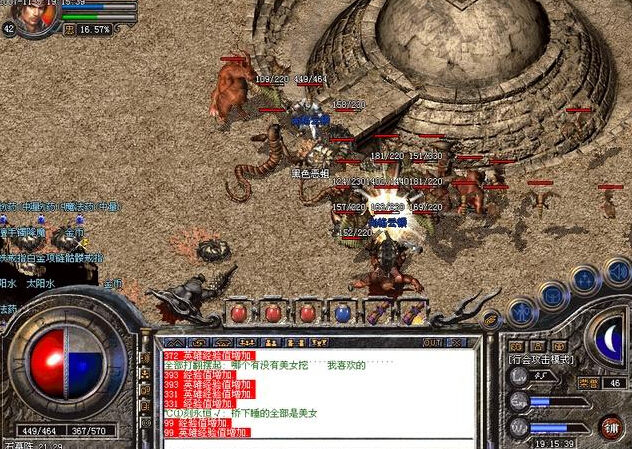Close the chat panel with X
The image size is (632, 449).
pyautogui.click(x=454, y=342)
